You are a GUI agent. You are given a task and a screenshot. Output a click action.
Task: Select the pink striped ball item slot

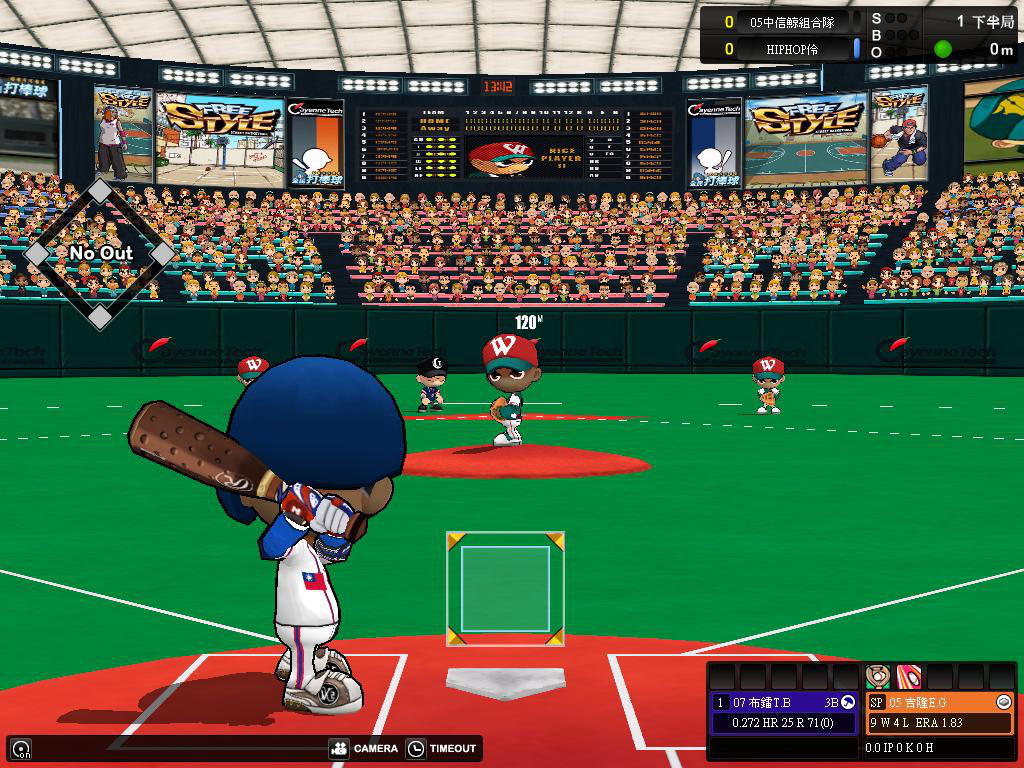[x=909, y=677]
